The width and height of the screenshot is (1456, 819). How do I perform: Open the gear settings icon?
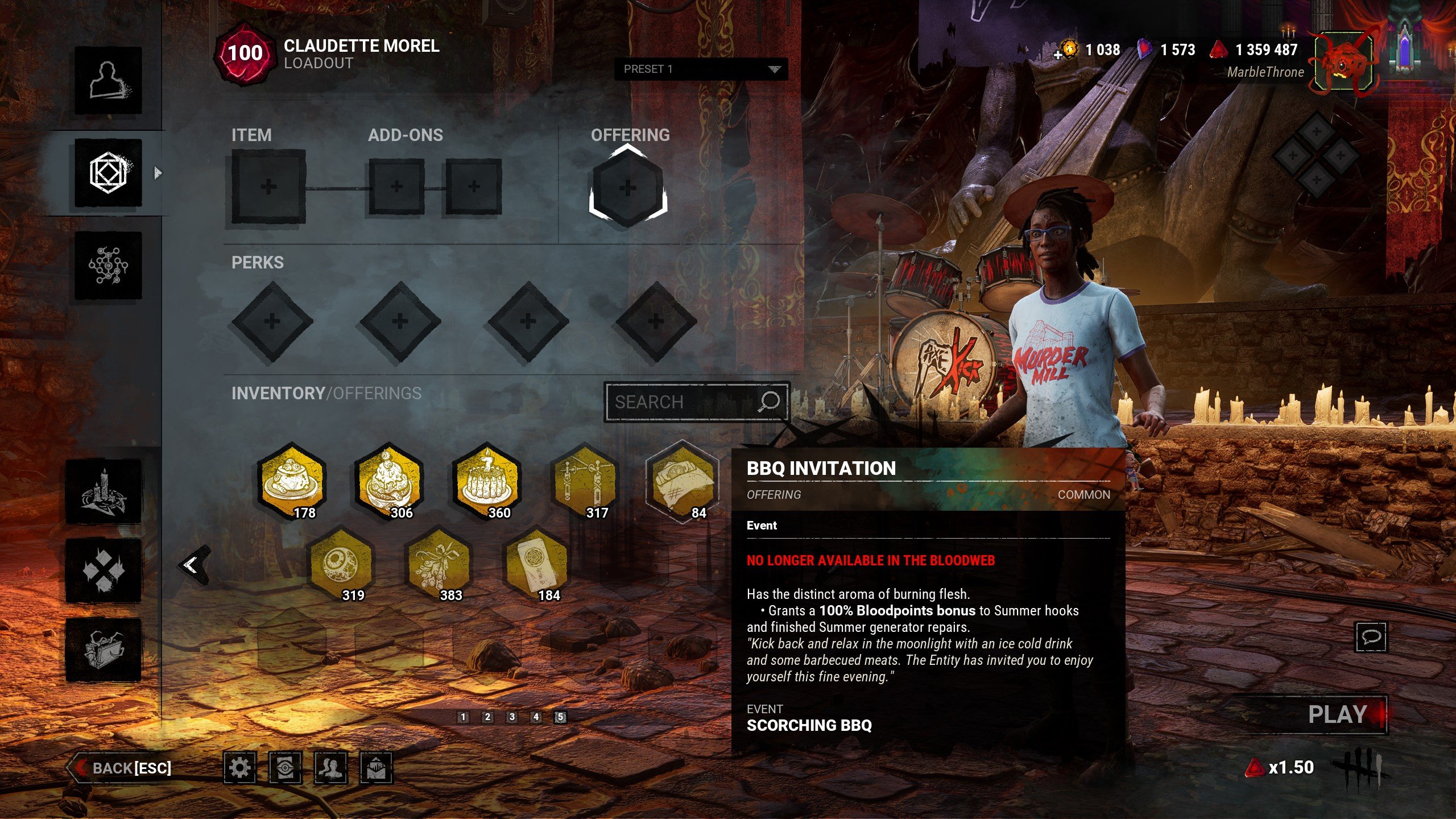click(x=239, y=768)
